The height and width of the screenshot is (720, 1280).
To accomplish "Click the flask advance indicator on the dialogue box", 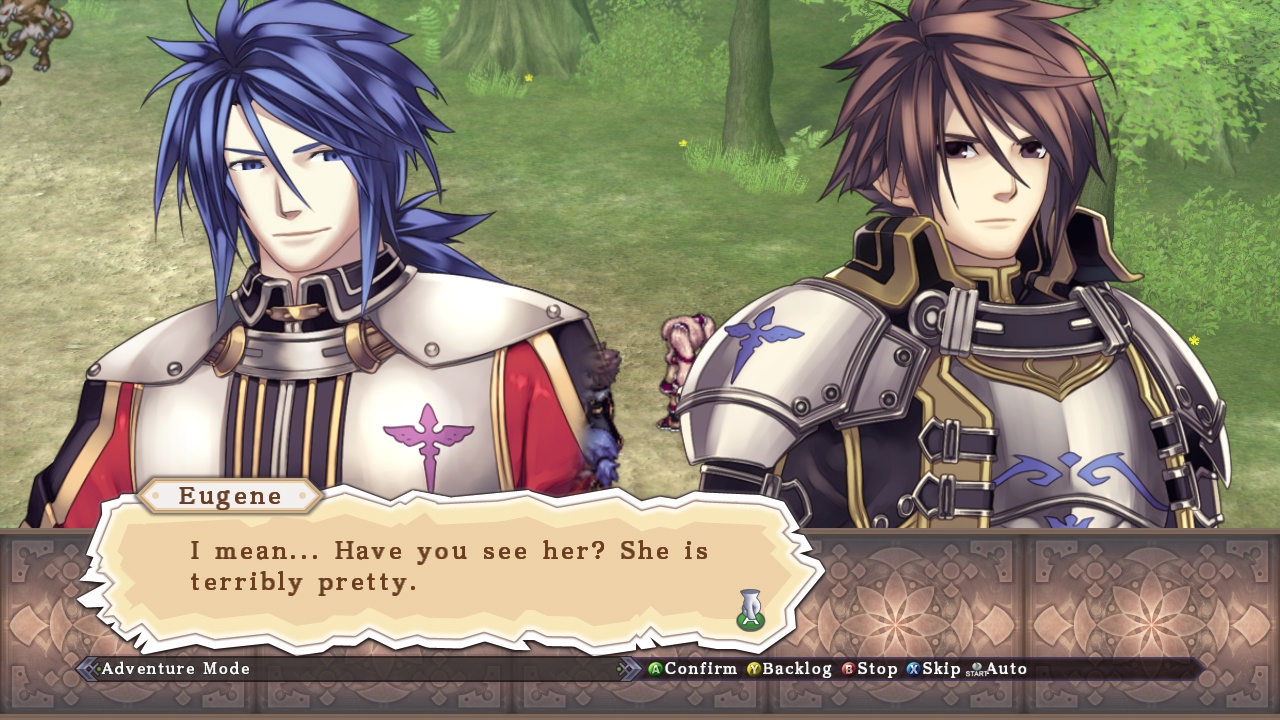I will pos(750,608).
